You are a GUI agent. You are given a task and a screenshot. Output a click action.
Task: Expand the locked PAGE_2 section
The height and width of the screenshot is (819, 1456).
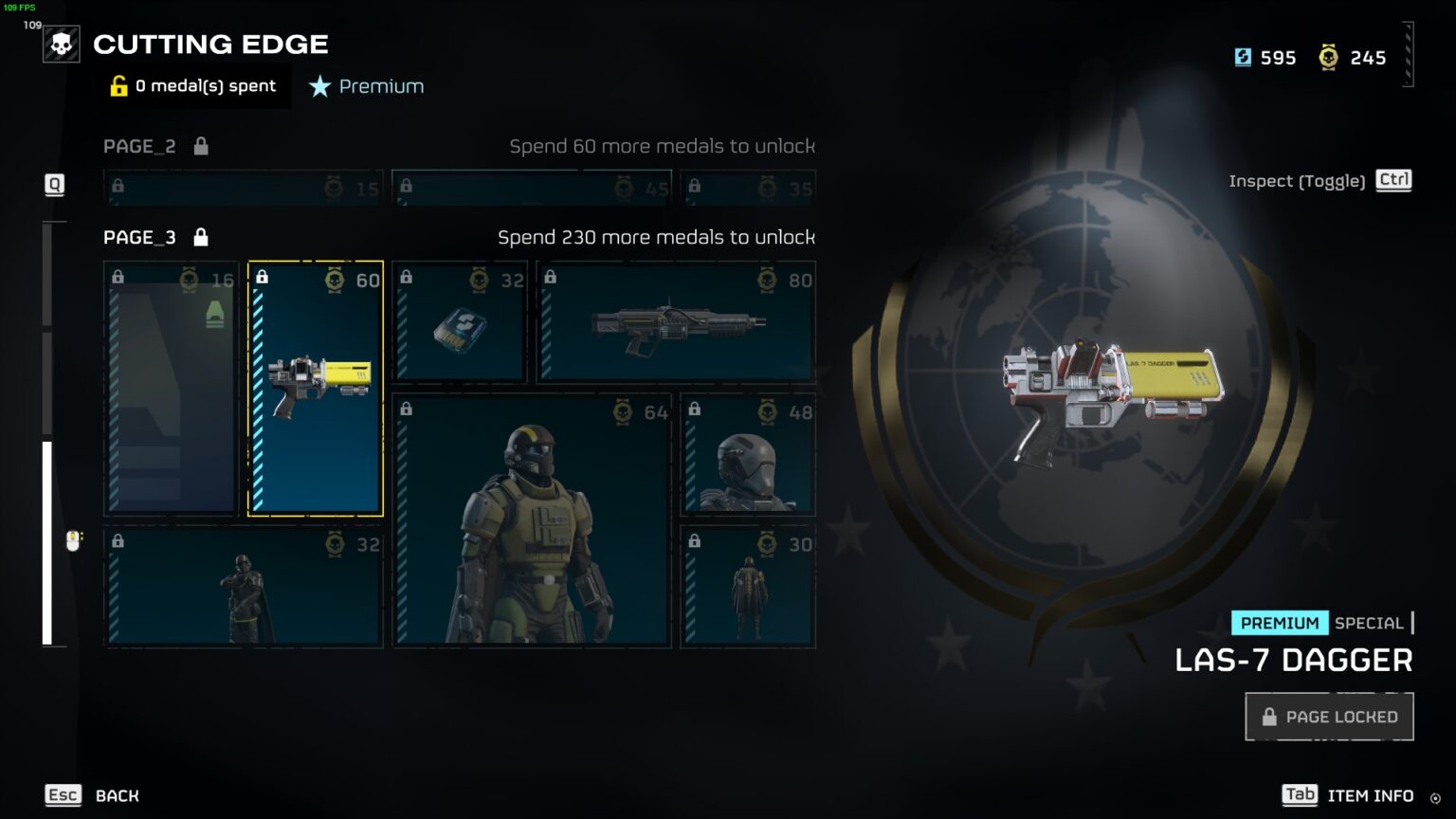coord(139,146)
